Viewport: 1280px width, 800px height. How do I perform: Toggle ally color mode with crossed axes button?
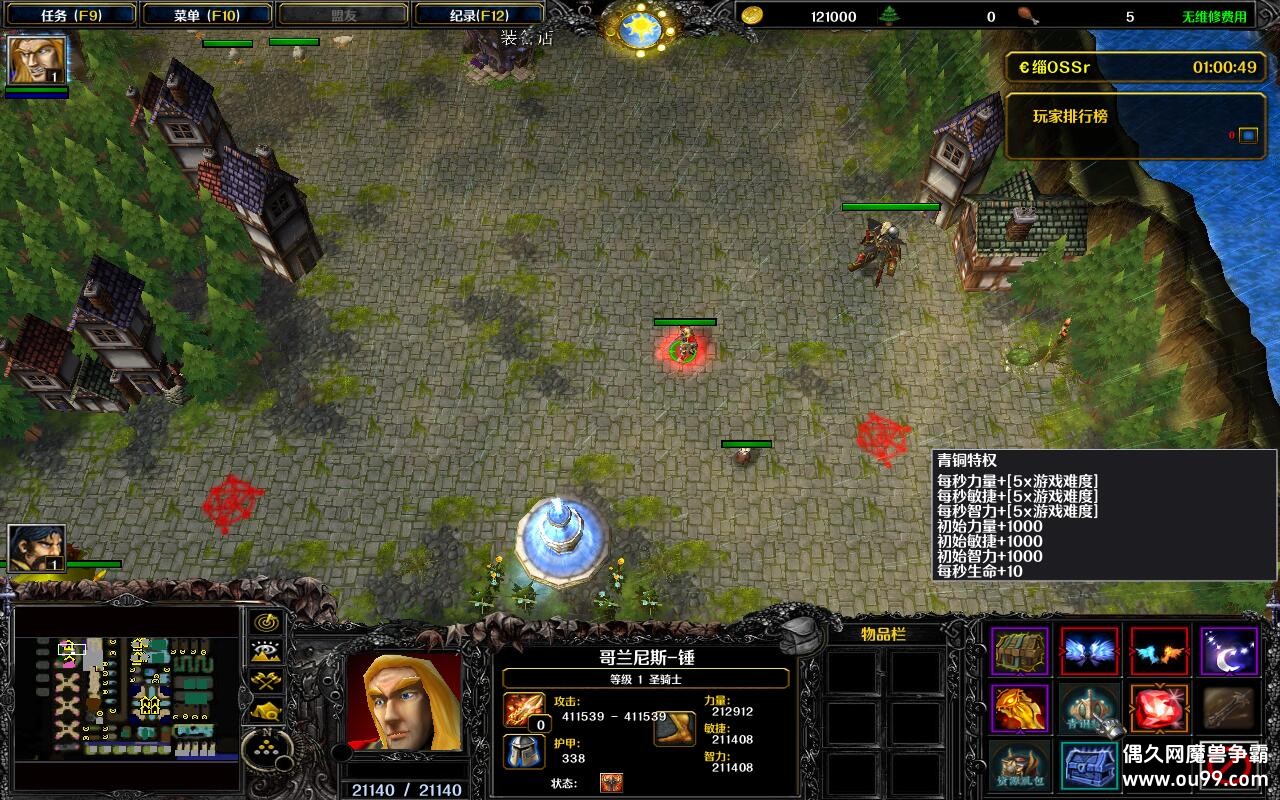(x=266, y=682)
